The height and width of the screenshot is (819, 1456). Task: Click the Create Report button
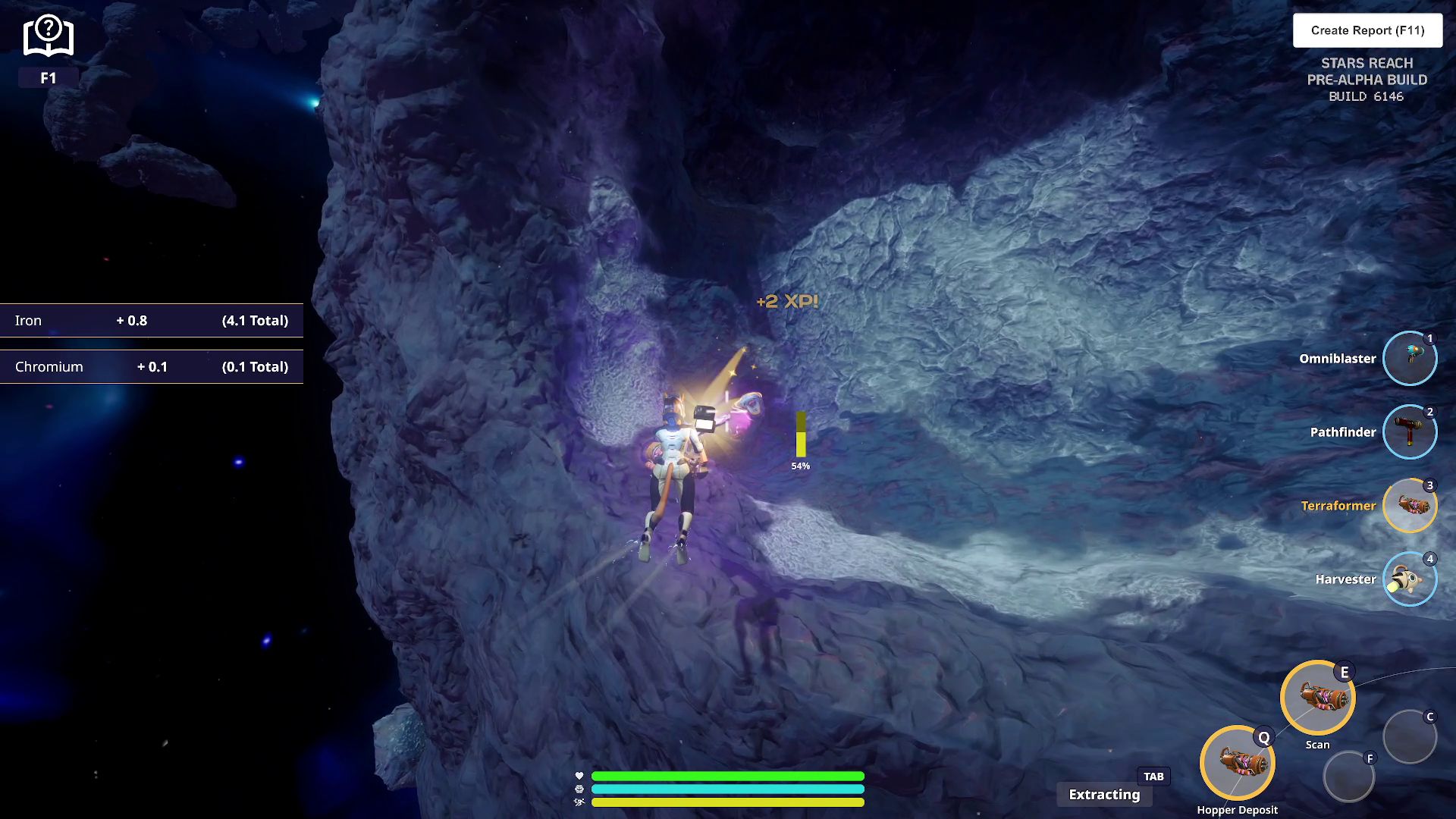[1367, 30]
